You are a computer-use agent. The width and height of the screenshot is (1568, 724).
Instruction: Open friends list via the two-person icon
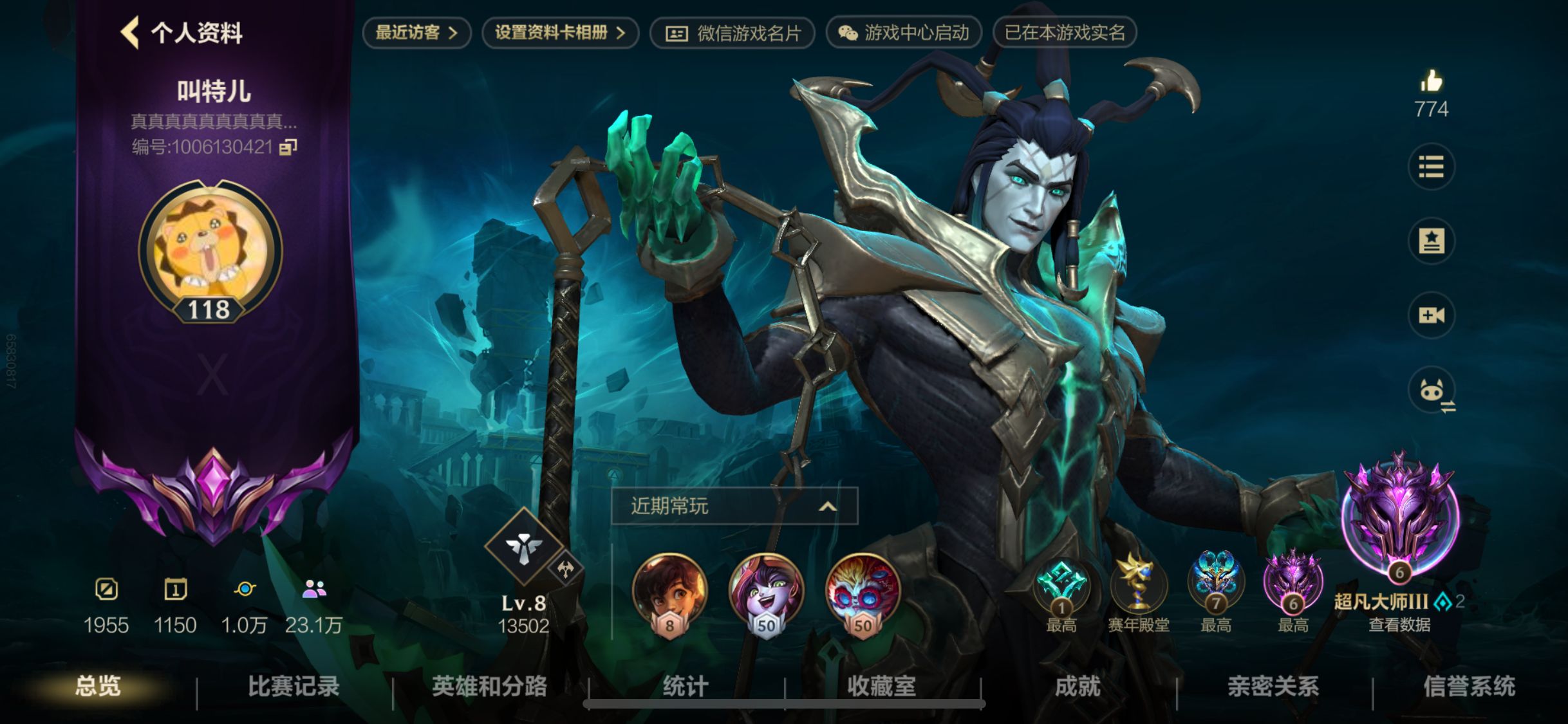(x=313, y=589)
